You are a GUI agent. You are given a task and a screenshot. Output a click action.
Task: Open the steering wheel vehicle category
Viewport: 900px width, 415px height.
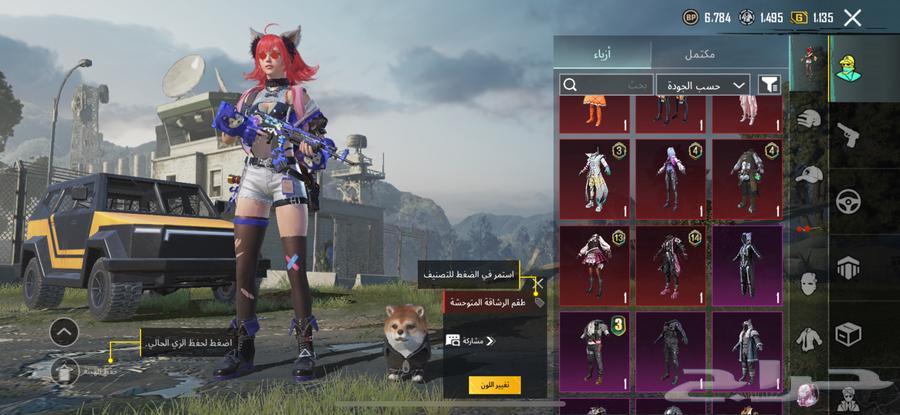tap(849, 199)
